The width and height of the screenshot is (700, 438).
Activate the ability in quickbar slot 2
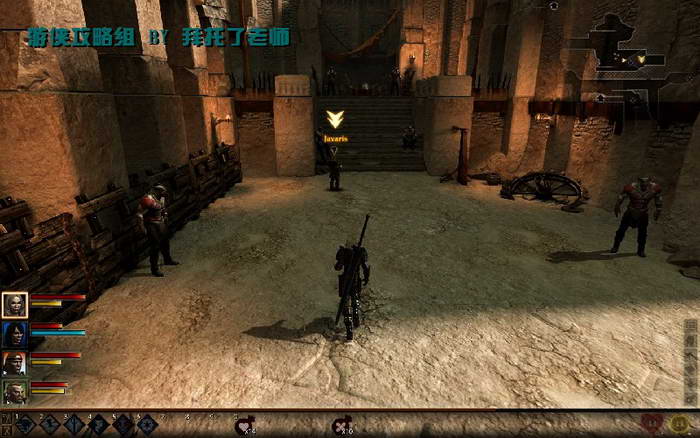click(x=50, y=425)
